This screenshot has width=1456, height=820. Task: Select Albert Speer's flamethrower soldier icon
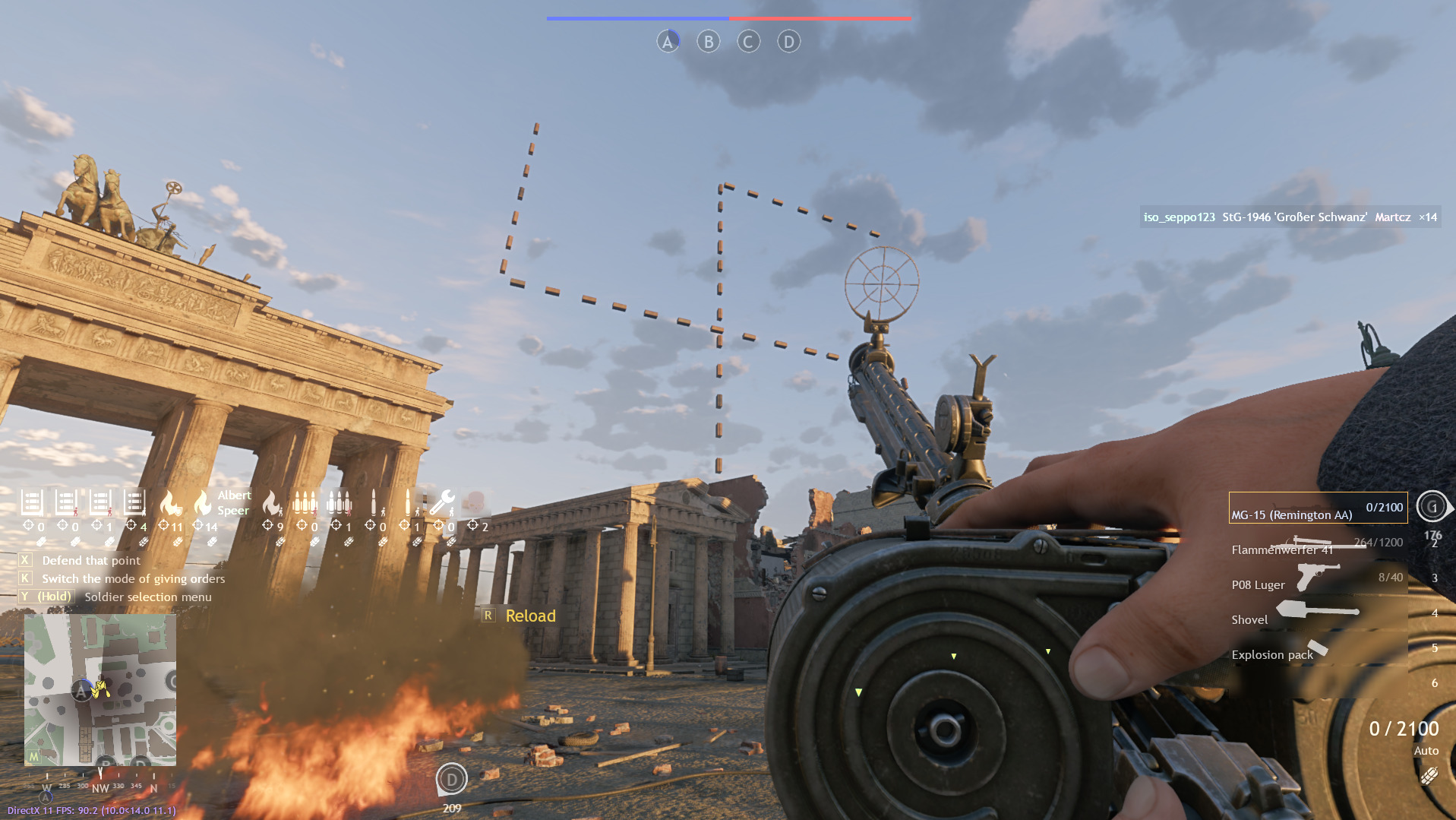coord(203,503)
